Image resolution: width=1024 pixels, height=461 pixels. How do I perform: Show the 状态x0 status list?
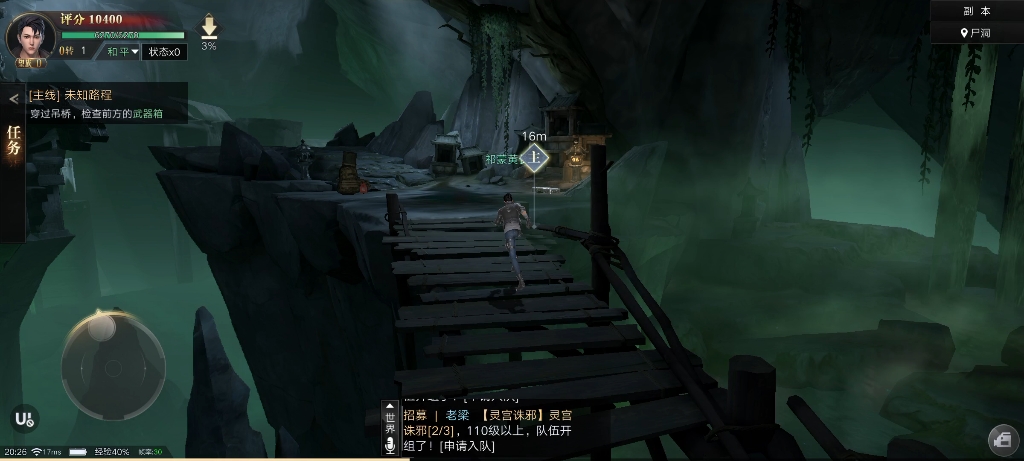pyautogui.click(x=164, y=52)
